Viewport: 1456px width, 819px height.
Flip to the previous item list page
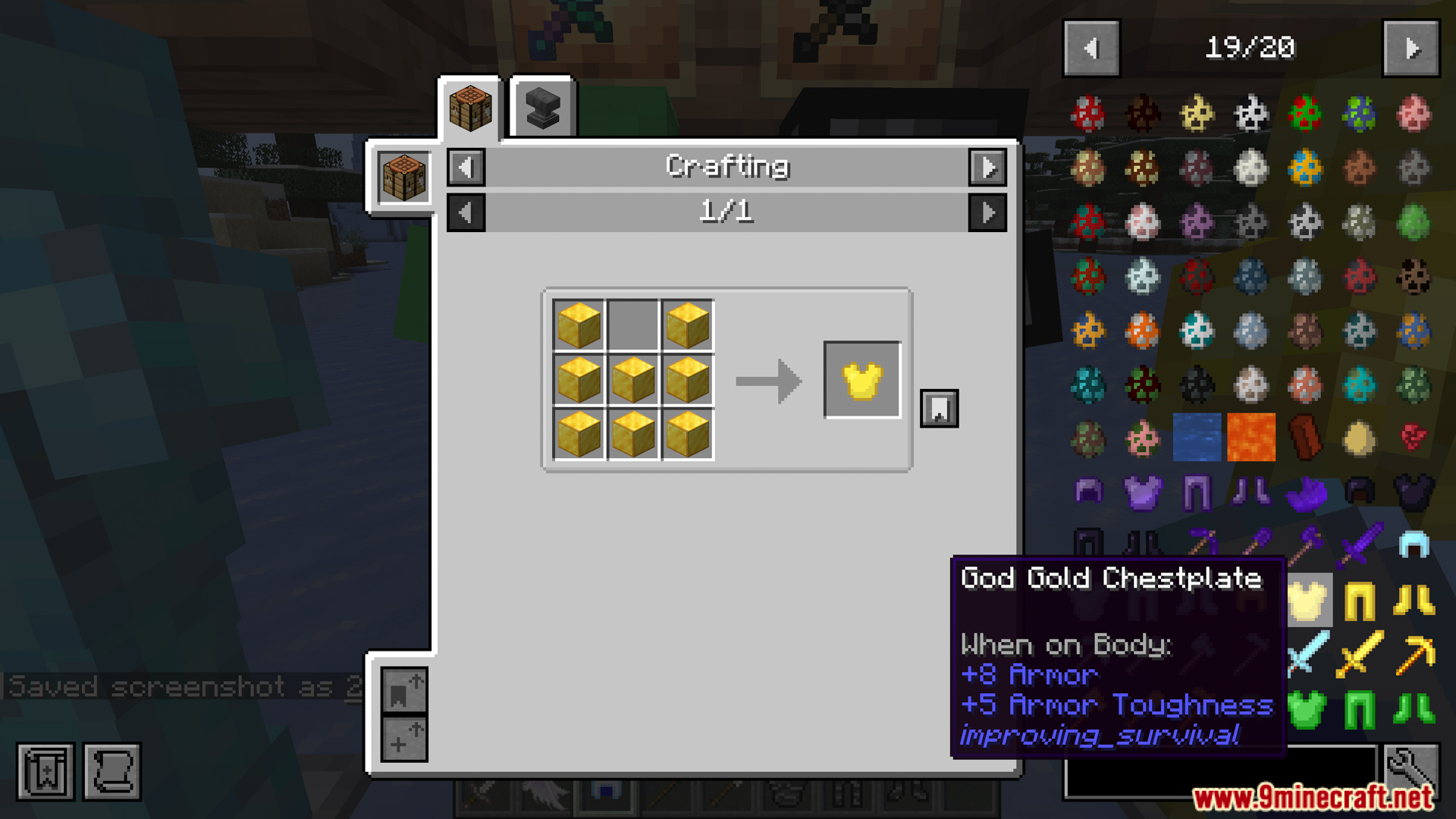click(1091, 49)
